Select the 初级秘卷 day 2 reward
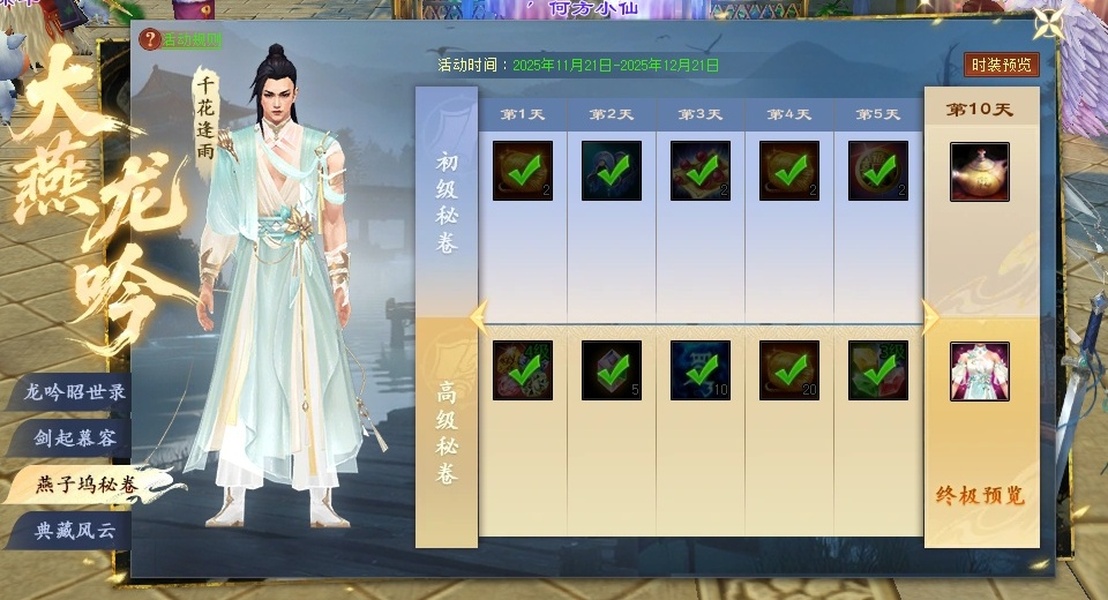 [x=612, y=171]
